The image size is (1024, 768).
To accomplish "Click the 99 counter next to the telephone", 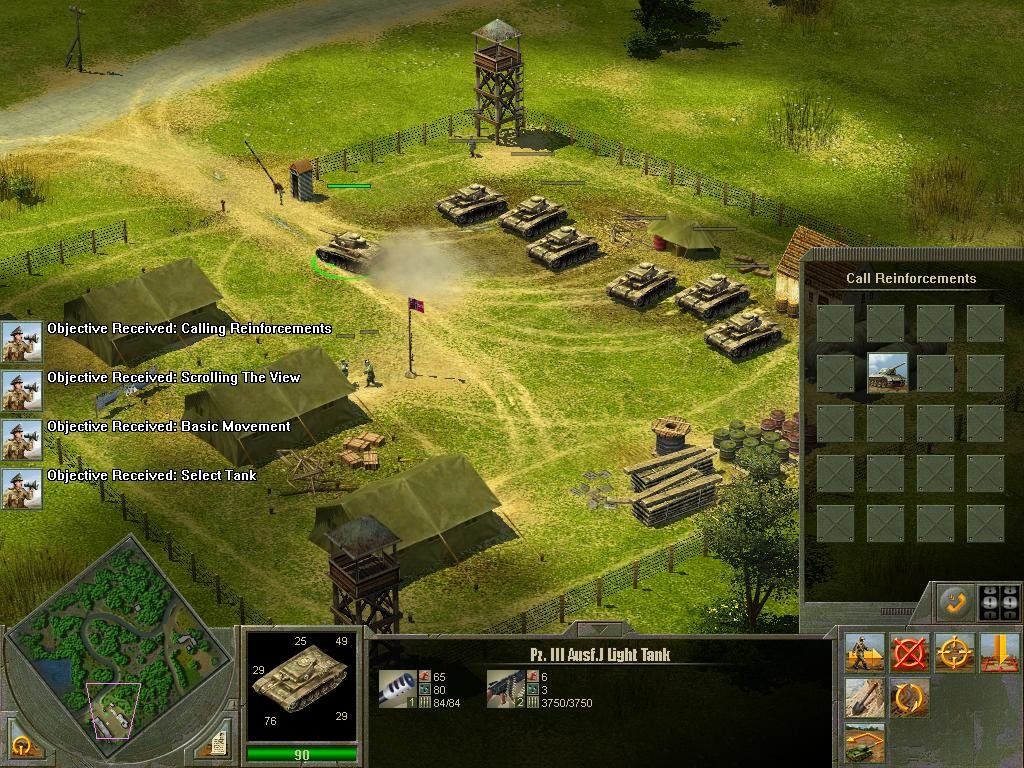I will tap(1000, 603).
